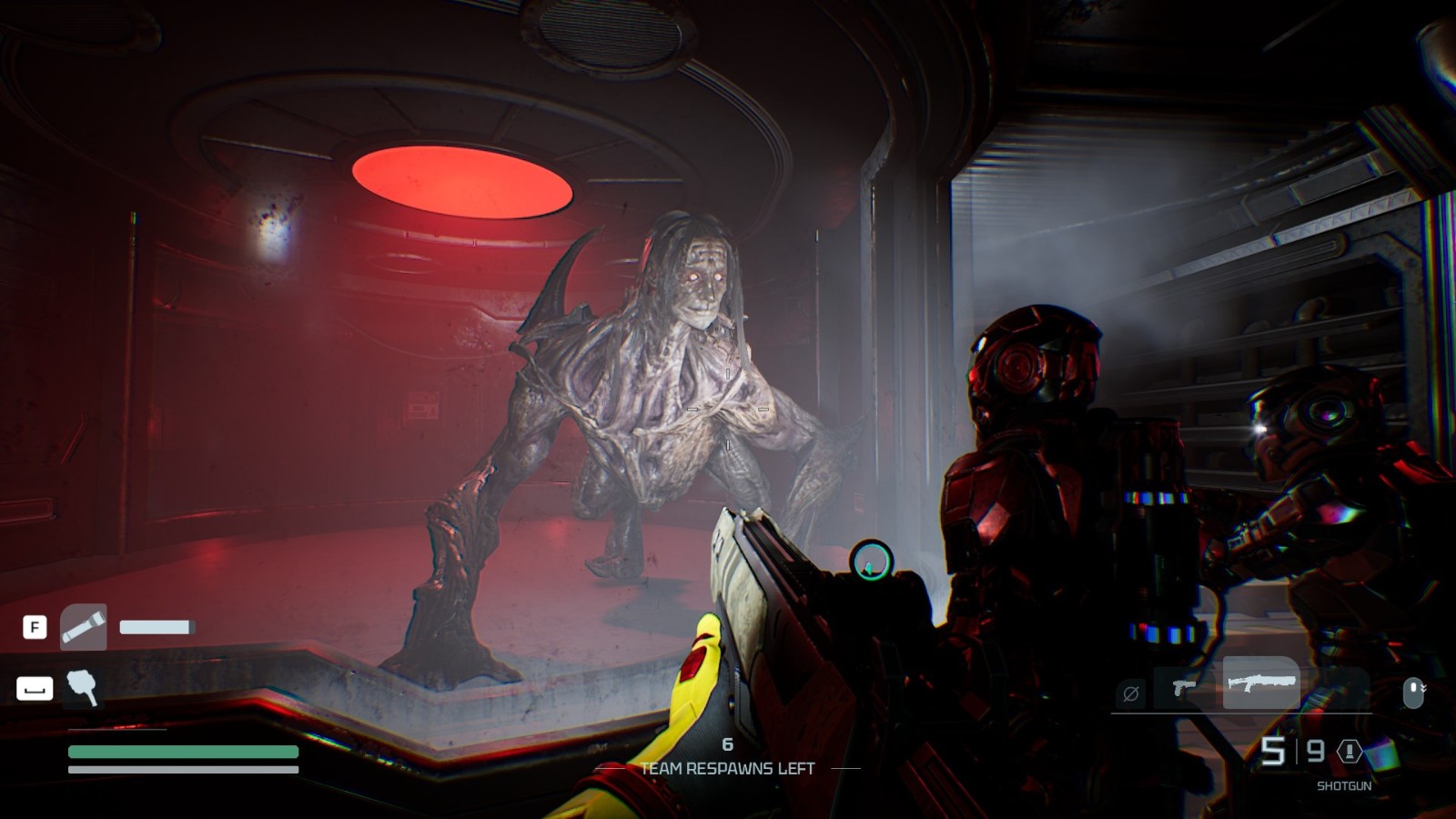Choose the empty unarmed weapon slot
The height and width of the screenshot is (819, 1456).
(x=1131, y=694)
